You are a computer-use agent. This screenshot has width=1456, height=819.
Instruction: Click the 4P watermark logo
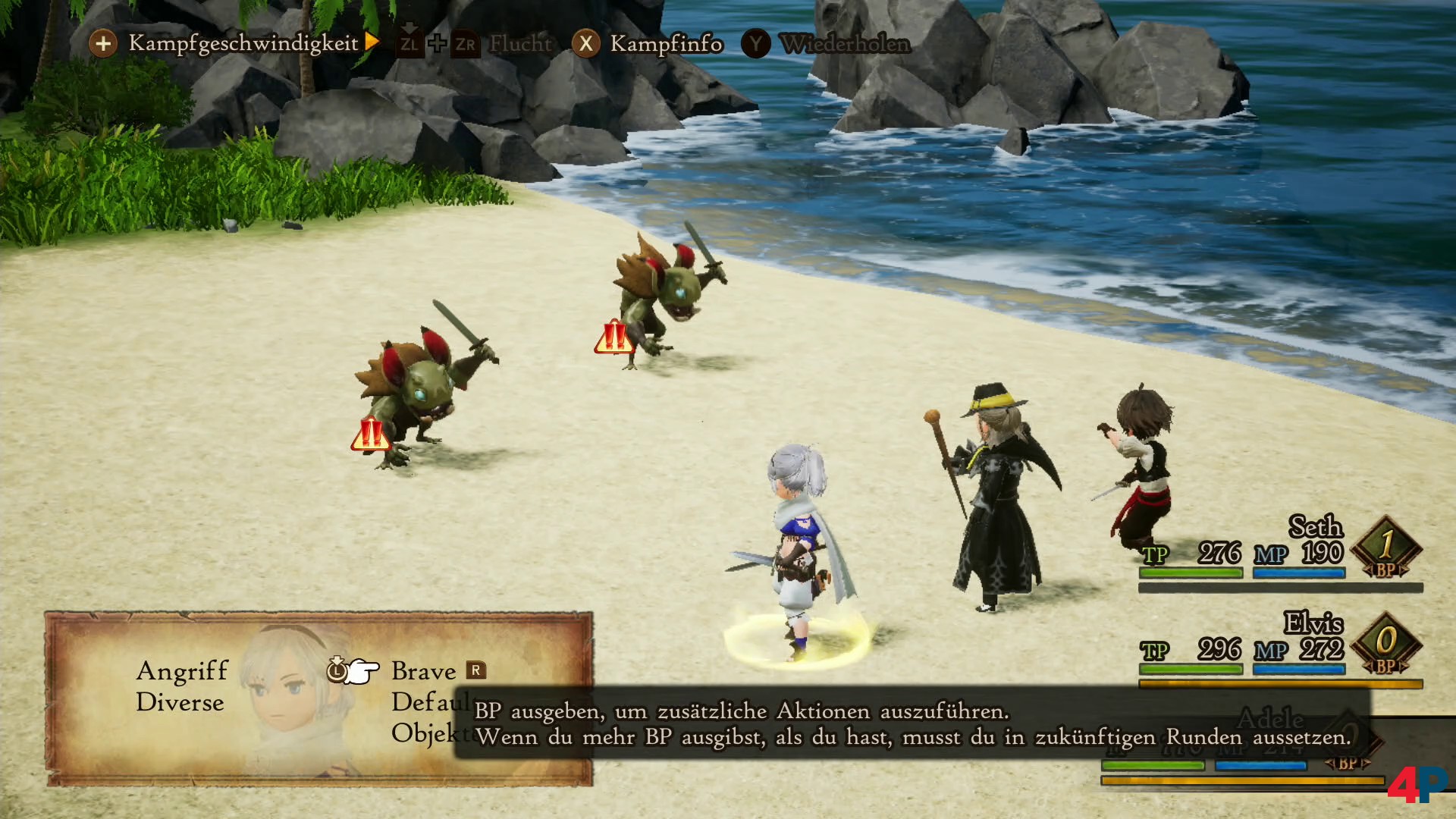pyautogui.click(x=1417, y=785)
